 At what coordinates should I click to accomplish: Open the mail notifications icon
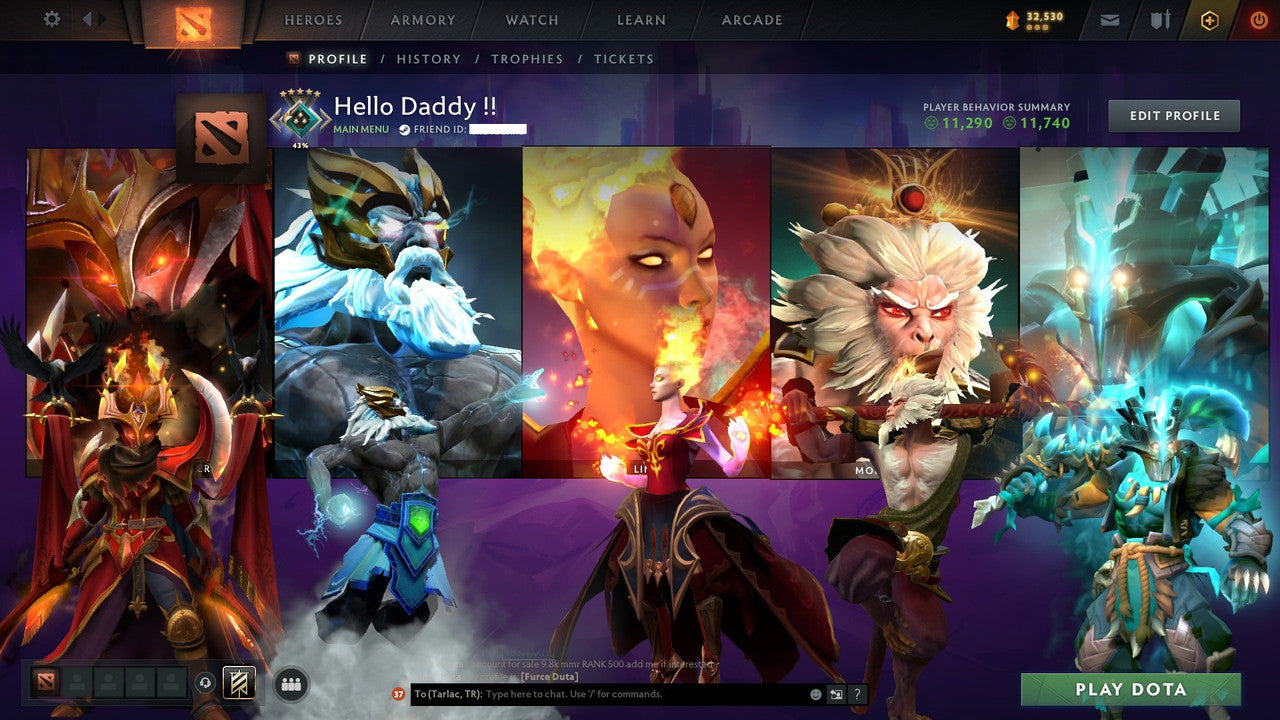[1111, 18]
